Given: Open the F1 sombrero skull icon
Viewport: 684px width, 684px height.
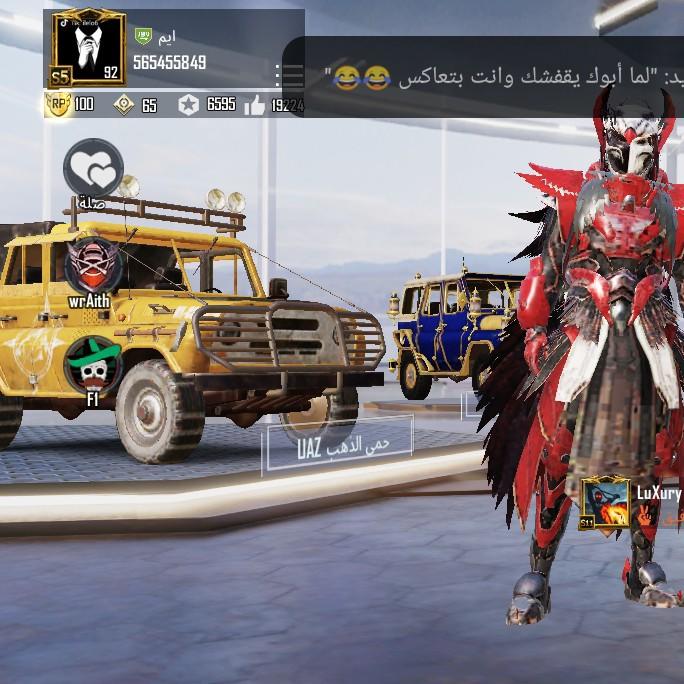Looking at the screenshot, I should pyautogui.click(x=93, y=364).
